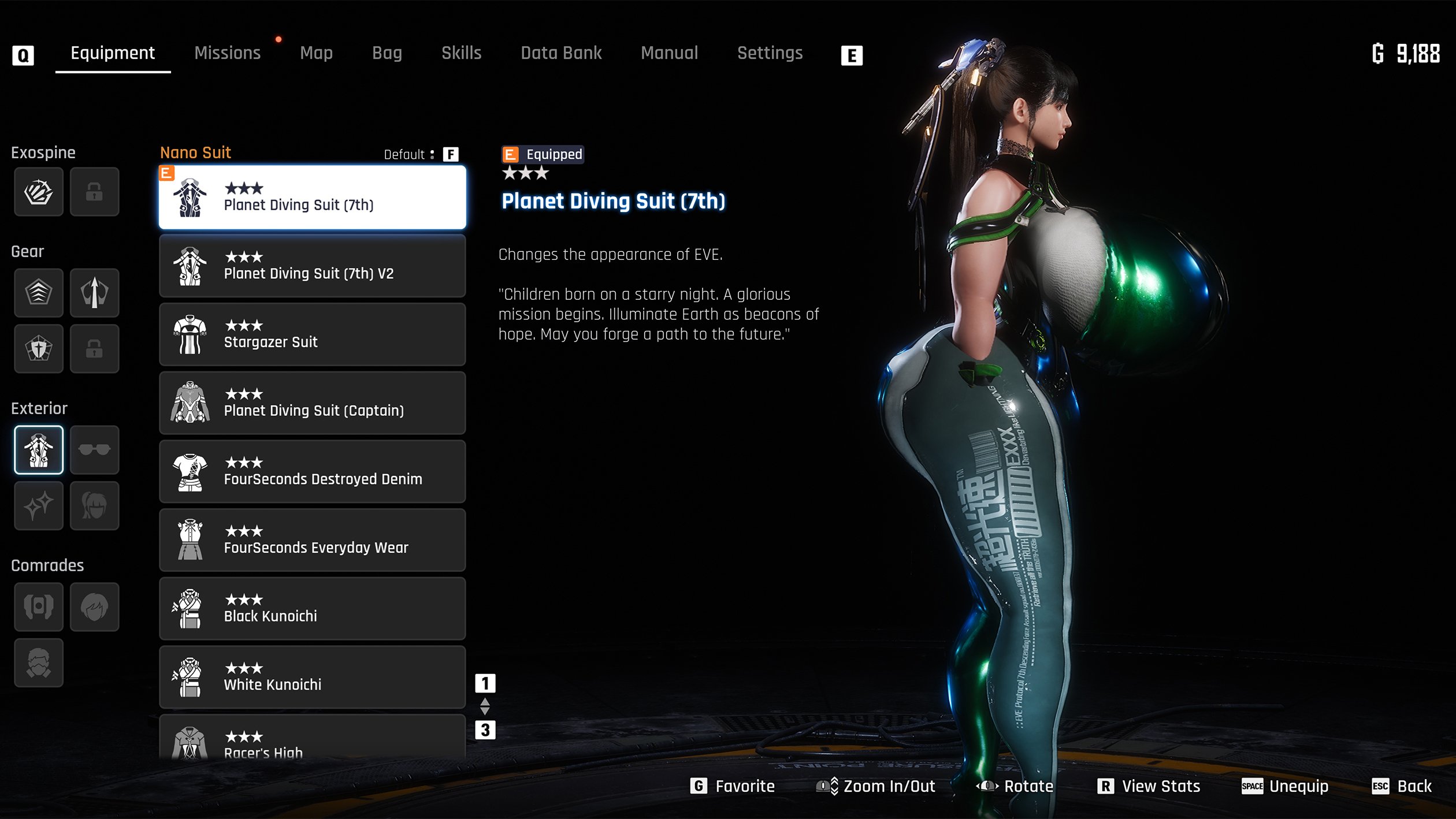Select the Black Kunoichi suit
The image size is (1456, 819).
[312, 609]
